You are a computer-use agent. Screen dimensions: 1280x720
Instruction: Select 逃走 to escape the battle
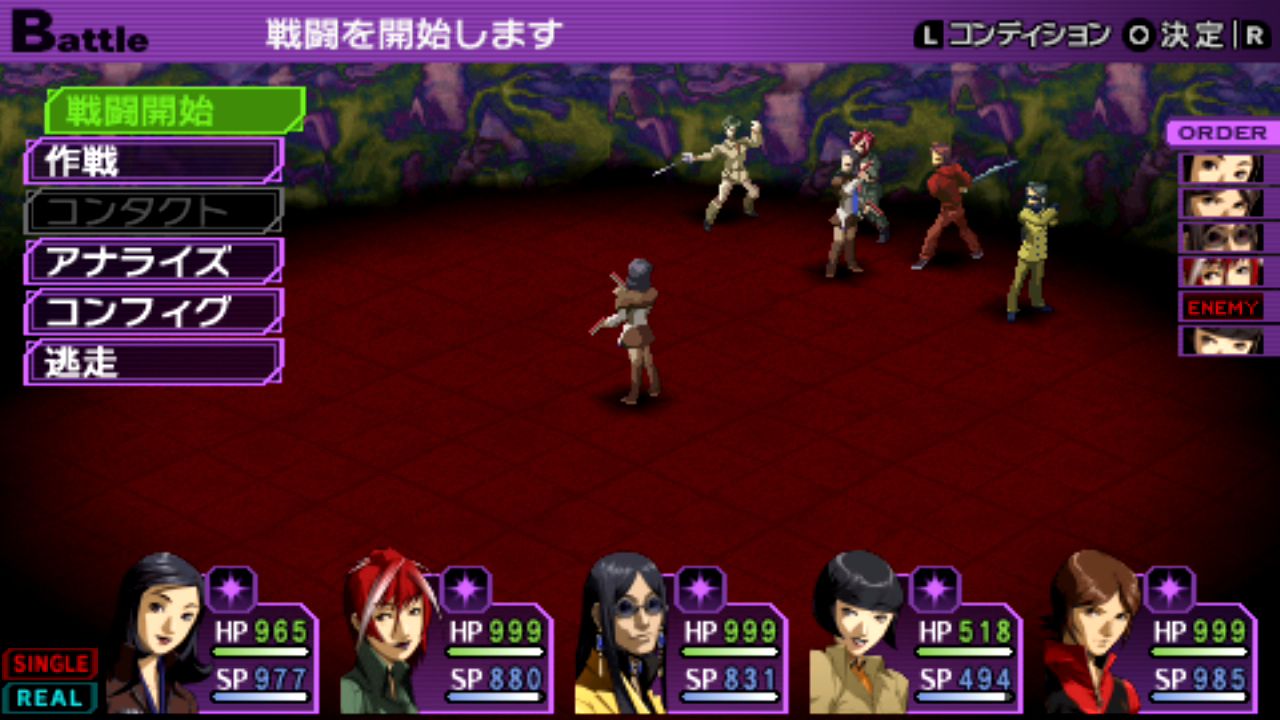pos(153,361)
